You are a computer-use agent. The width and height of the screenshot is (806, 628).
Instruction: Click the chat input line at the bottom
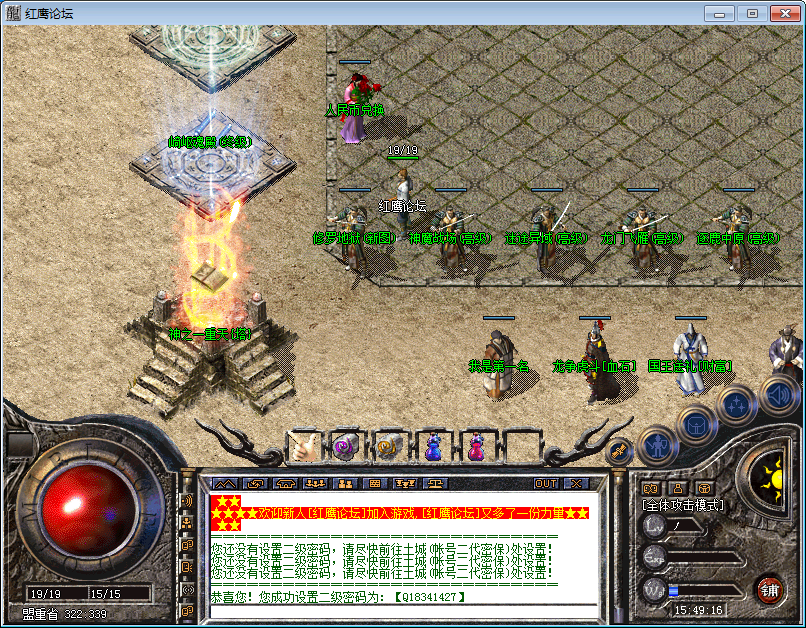[x=400, y=610]
